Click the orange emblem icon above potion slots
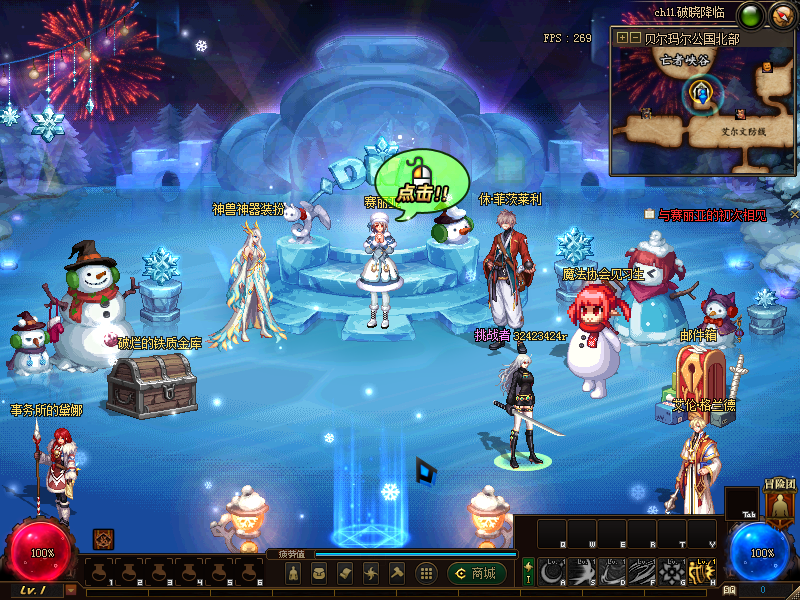800x600 pixels. (x=103, y=539)
